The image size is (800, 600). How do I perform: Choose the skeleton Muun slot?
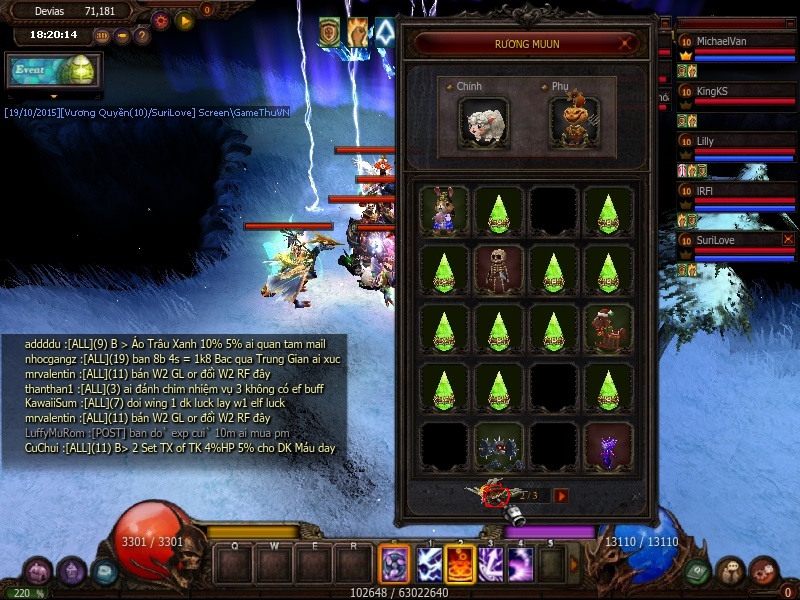tap(499, 270)
